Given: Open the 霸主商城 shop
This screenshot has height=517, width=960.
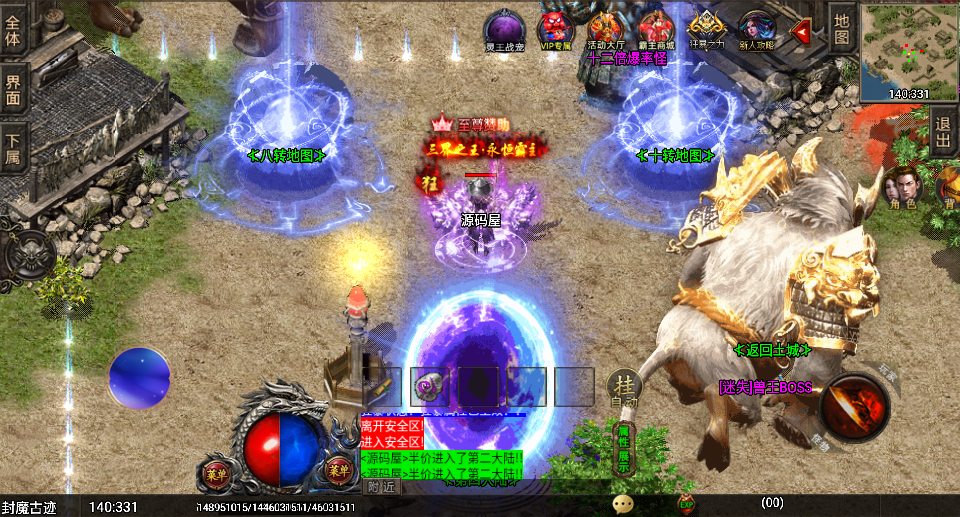Looking at the screenshot, I should point(656,28).
